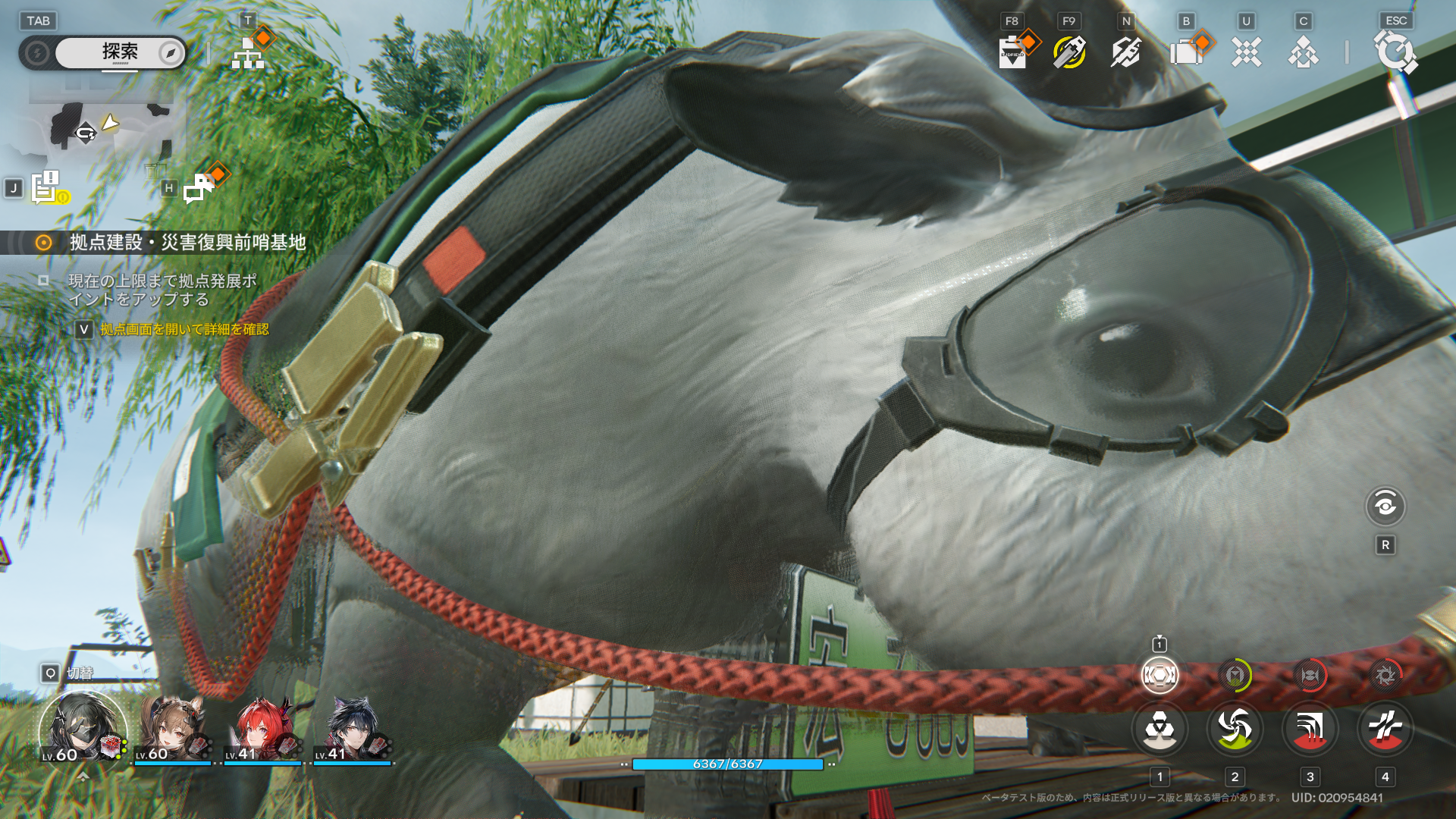Open the yellow circular F9 icon
Image resolution: width=1456 pixels, height=819 pixels.
(1069, 52)
